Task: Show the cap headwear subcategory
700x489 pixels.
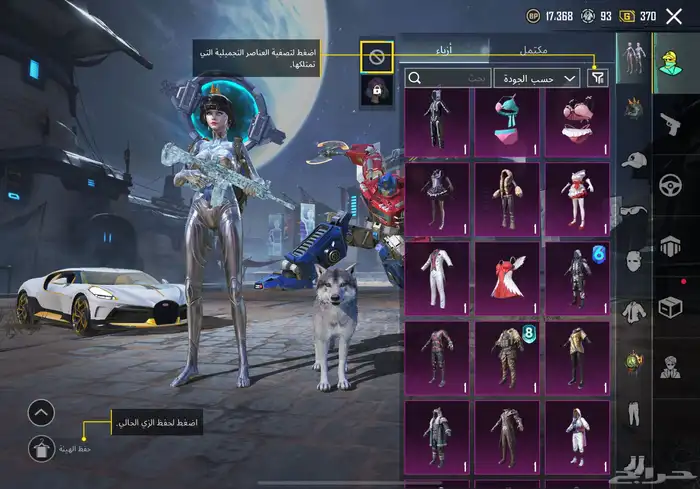Action: click(x=631, y=158)
